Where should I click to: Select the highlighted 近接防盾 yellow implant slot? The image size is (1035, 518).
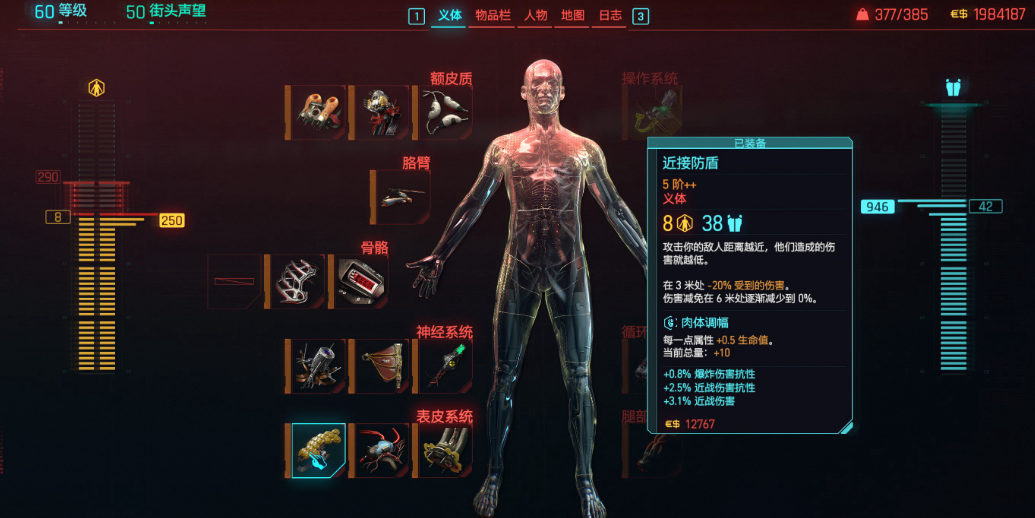point(319,451)
